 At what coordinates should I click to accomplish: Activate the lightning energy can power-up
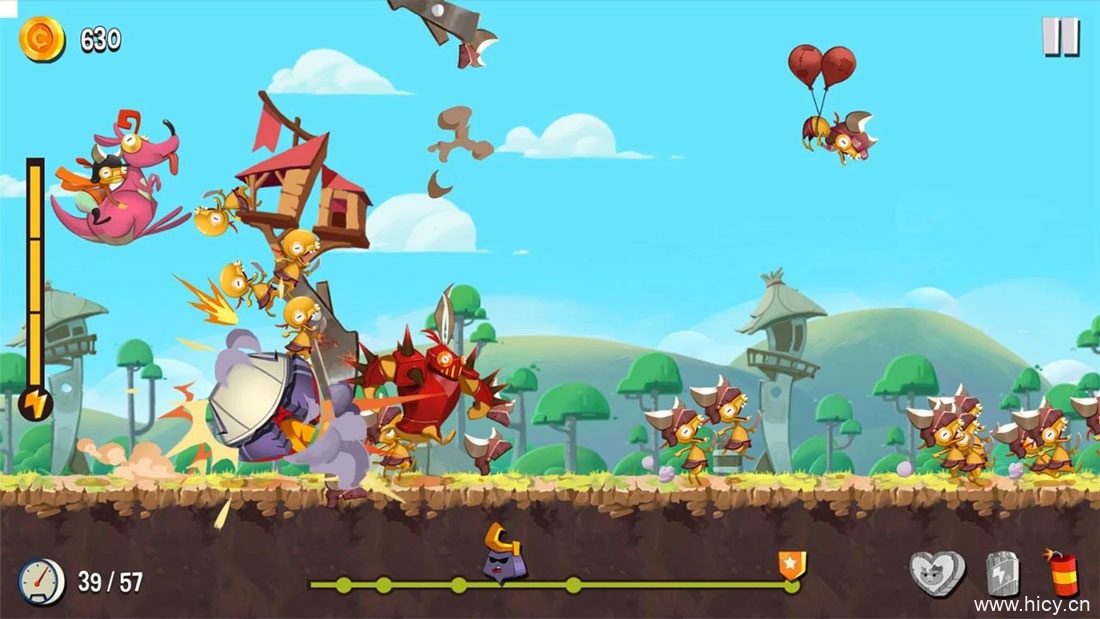[1001, 574]
